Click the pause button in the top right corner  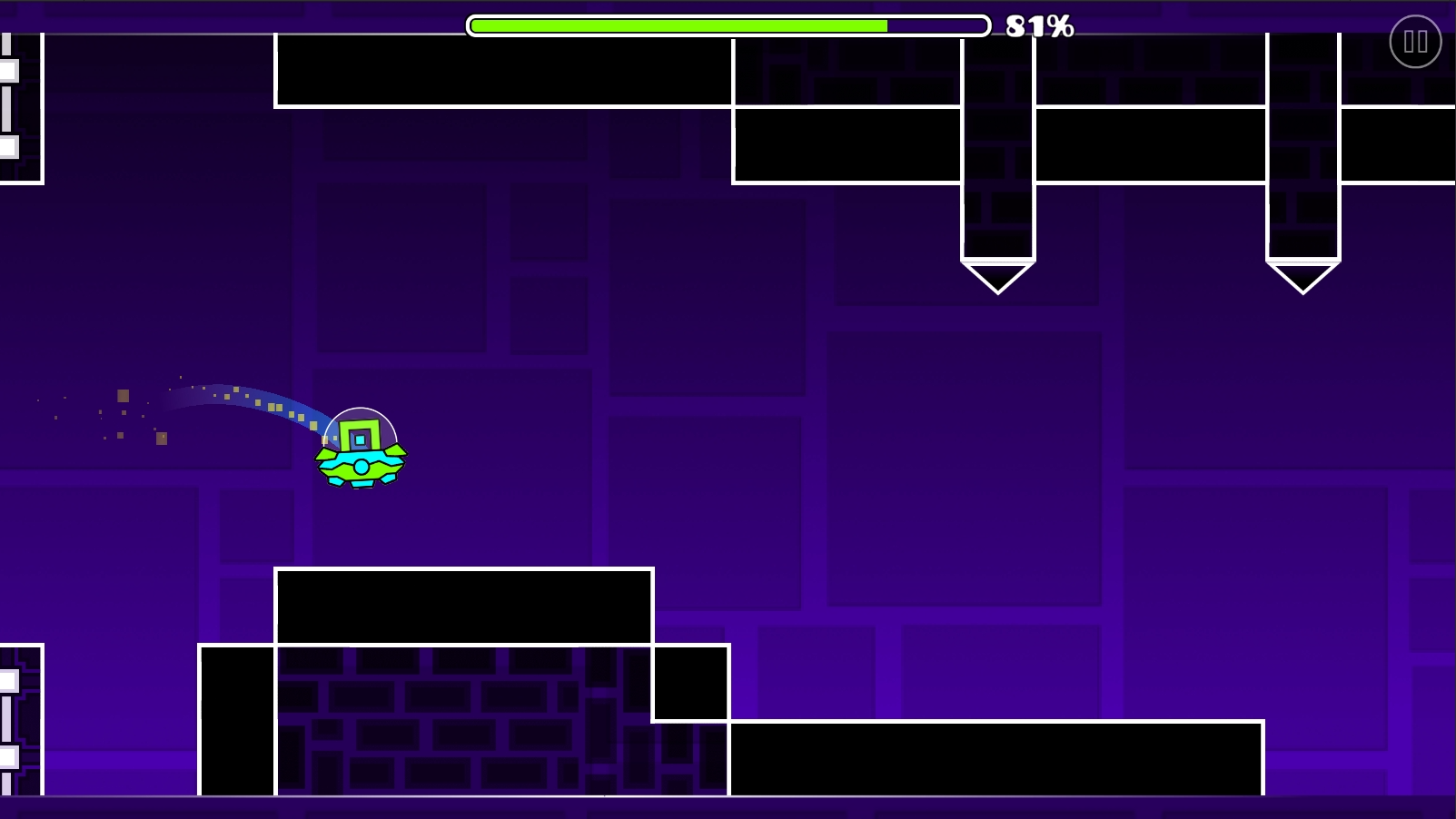click(1414, 41)
